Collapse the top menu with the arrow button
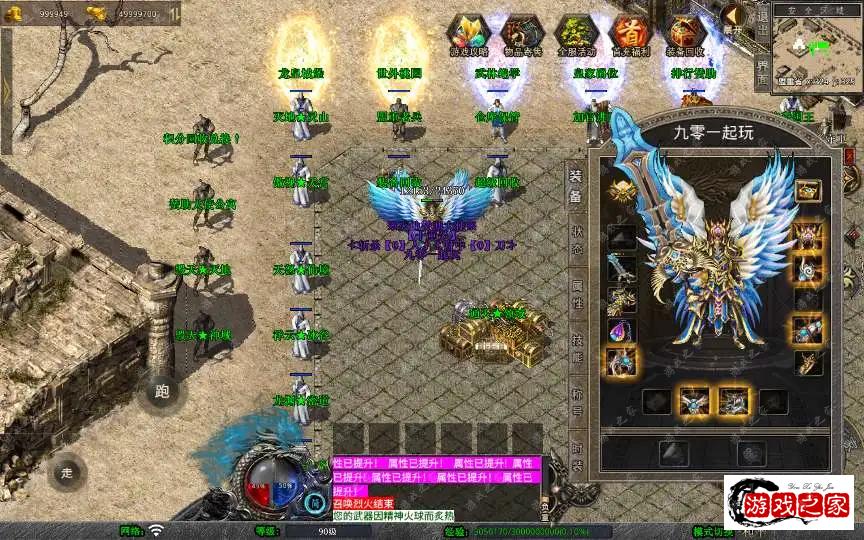 coord(734,17)
